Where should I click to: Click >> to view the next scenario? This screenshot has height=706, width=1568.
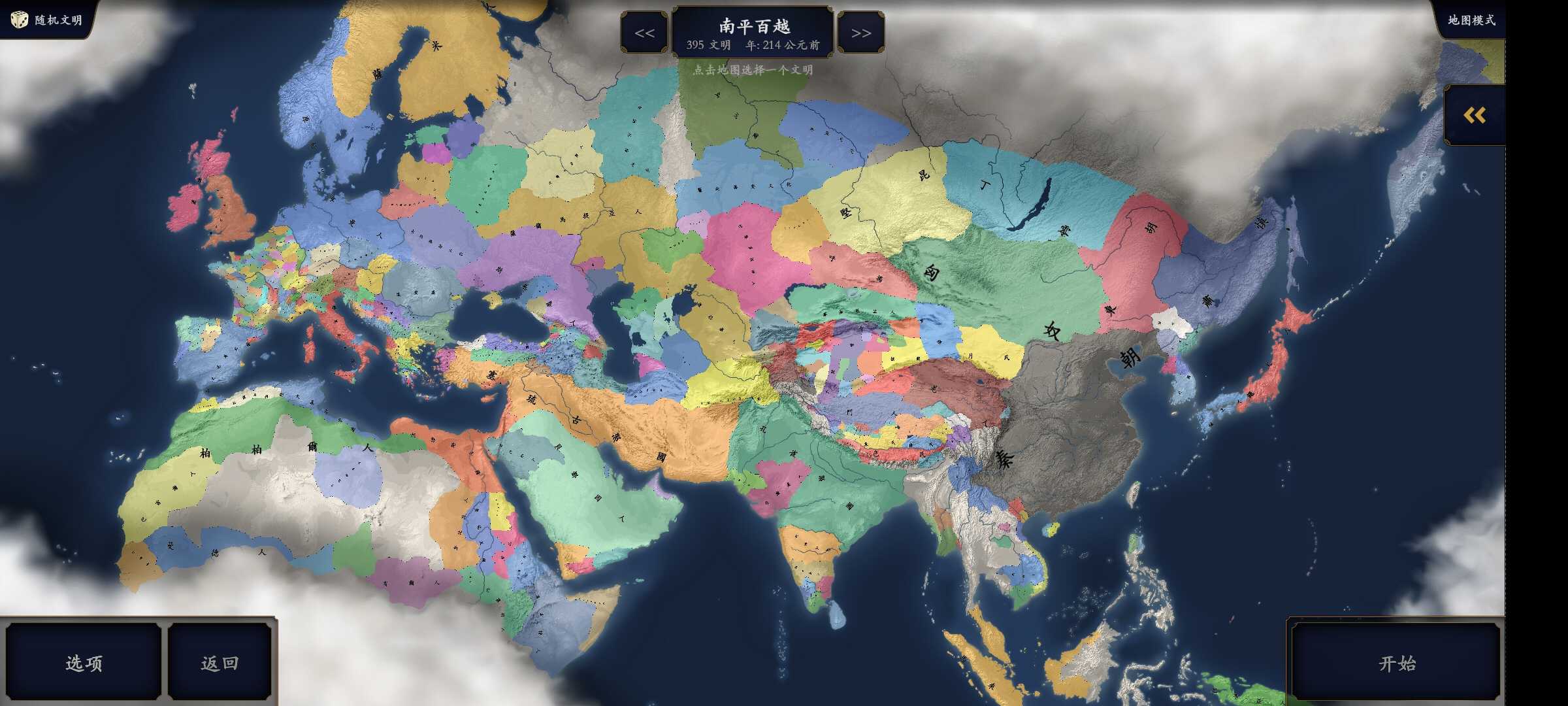point(861,31)
